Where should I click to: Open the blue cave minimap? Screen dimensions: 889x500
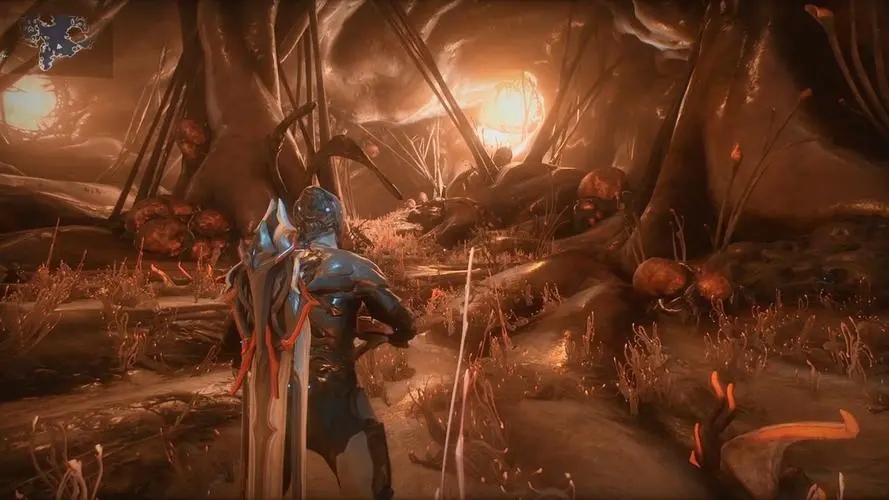[59, 42]
